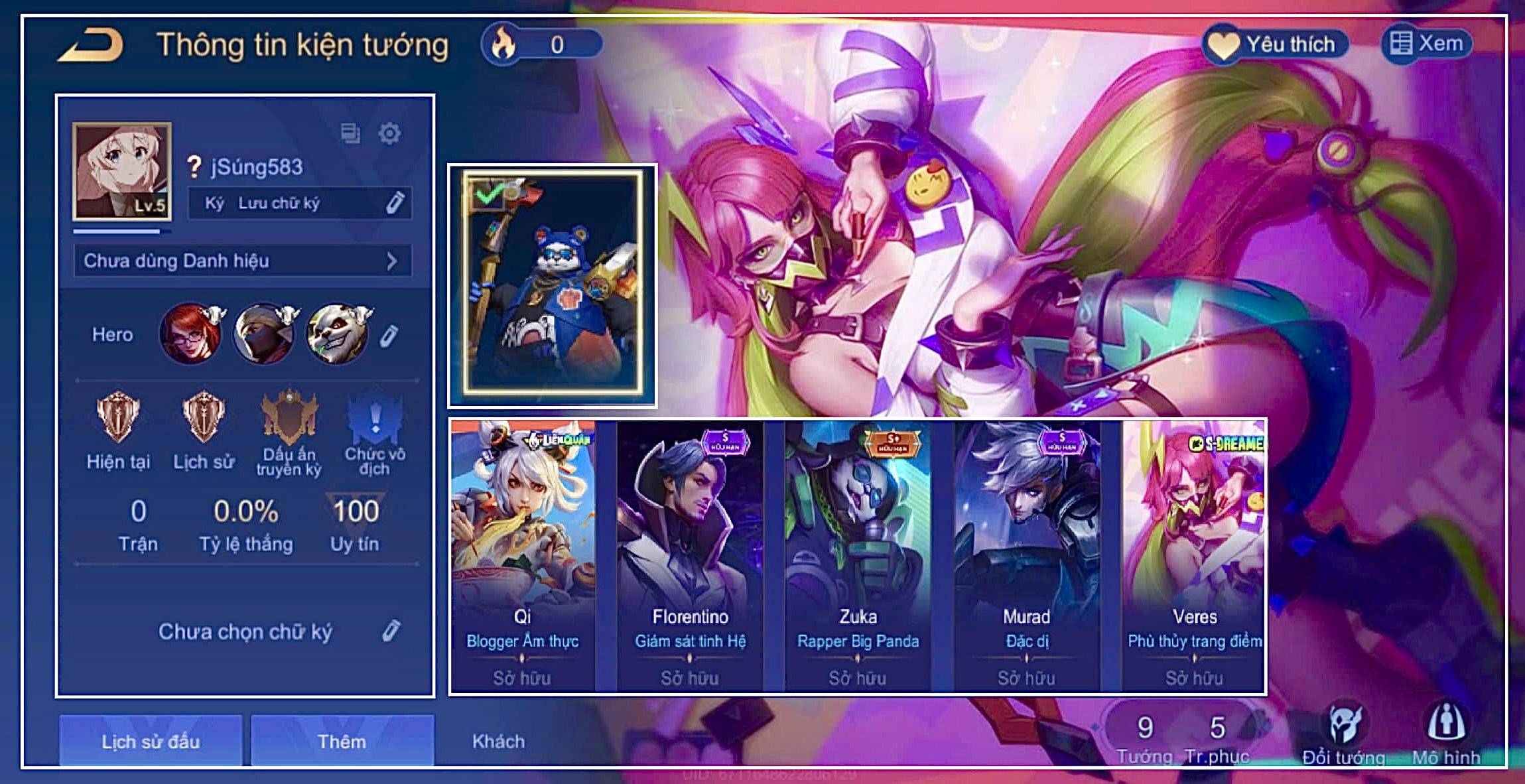The height and width of the screenshot is (784, 1525).
Task: Edit the Lưu chữ ký signature field
Action: click(x=395, y=202)
